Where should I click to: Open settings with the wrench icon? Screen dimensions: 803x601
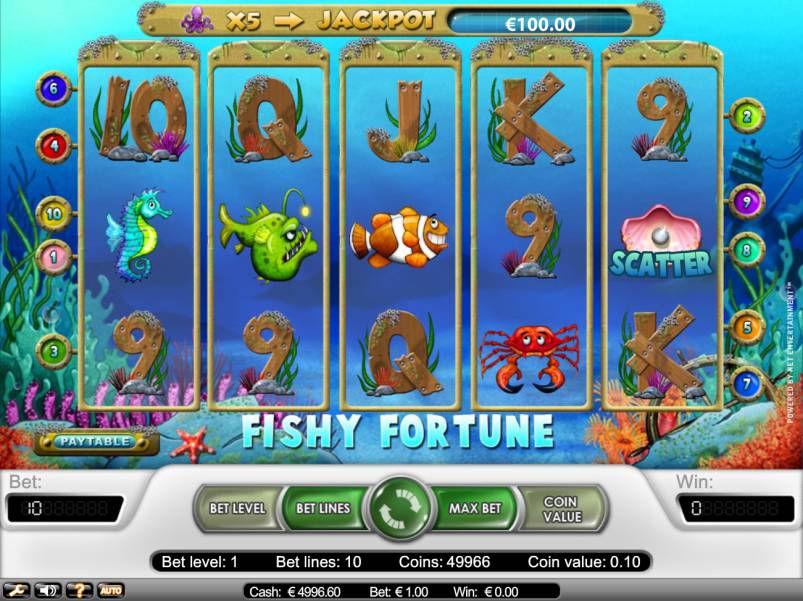tap(17, 590)
